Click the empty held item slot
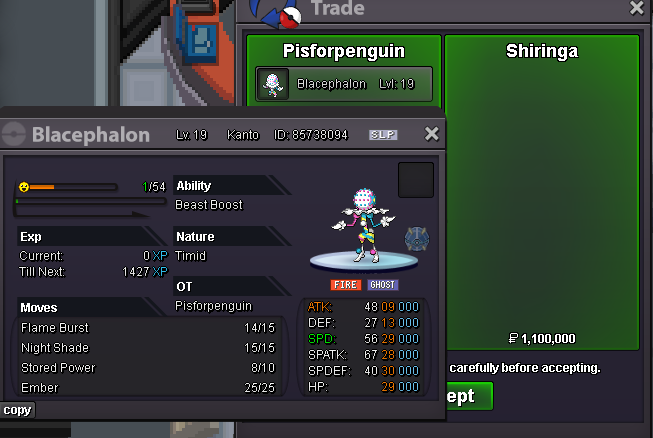 pos(416,180)
